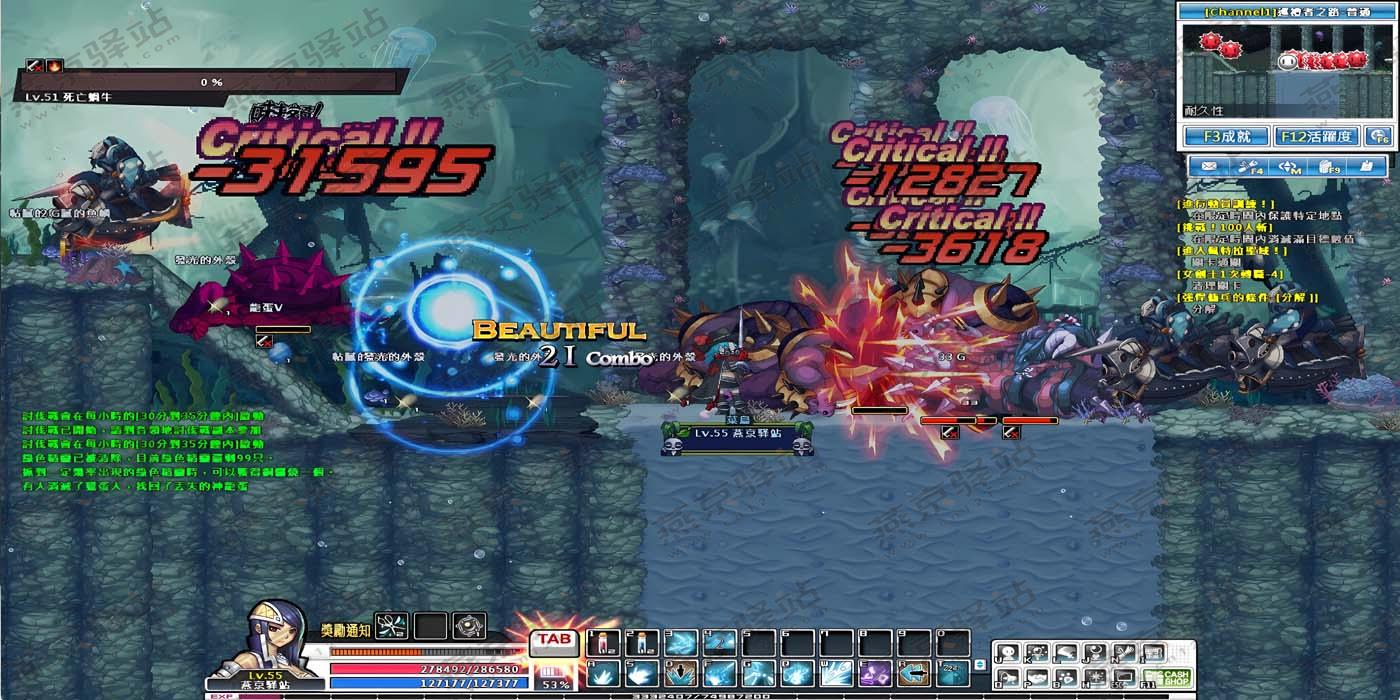Screen dimensions: 1400x700
Task: Open the map with the M toolbar icon
Action: [x=1290, y=167]
